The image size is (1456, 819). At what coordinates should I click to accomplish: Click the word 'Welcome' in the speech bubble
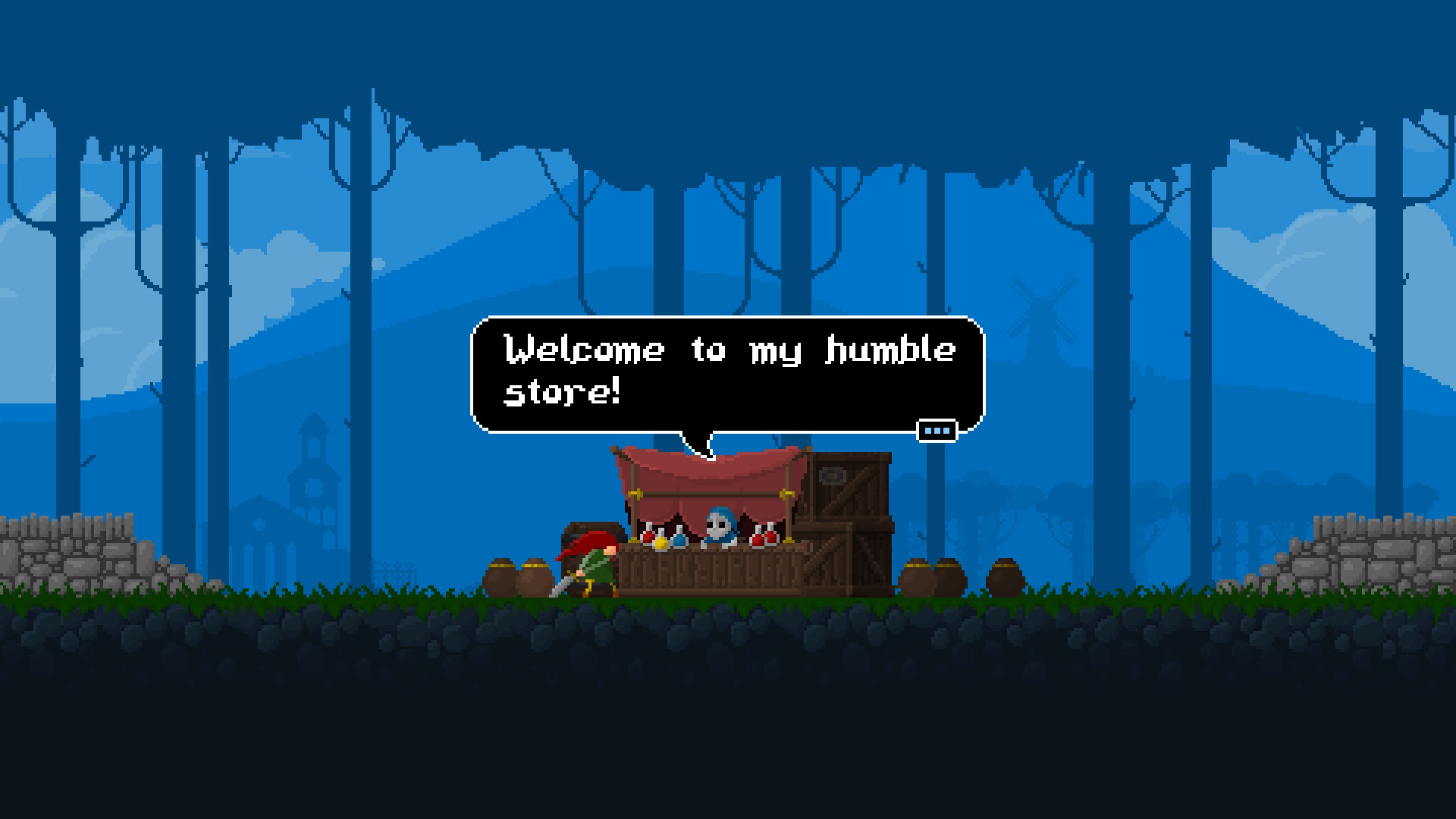(x=584, y=349)
